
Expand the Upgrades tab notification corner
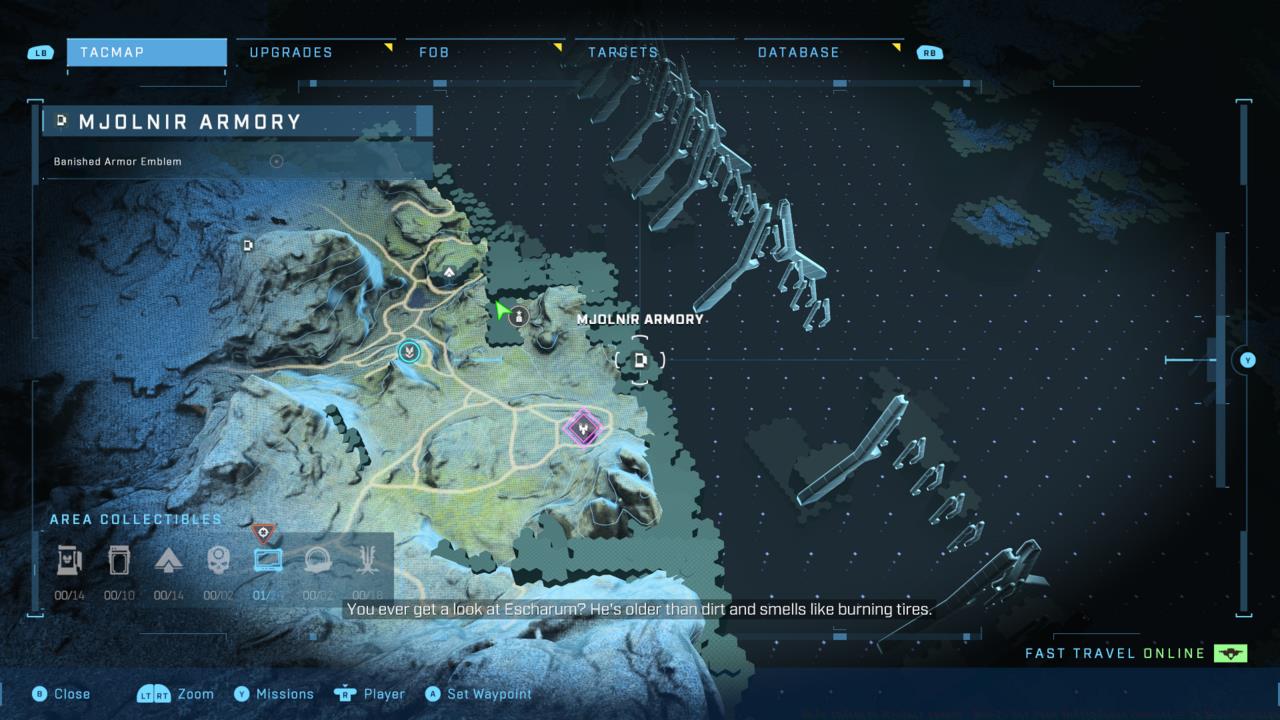[390, 45]
